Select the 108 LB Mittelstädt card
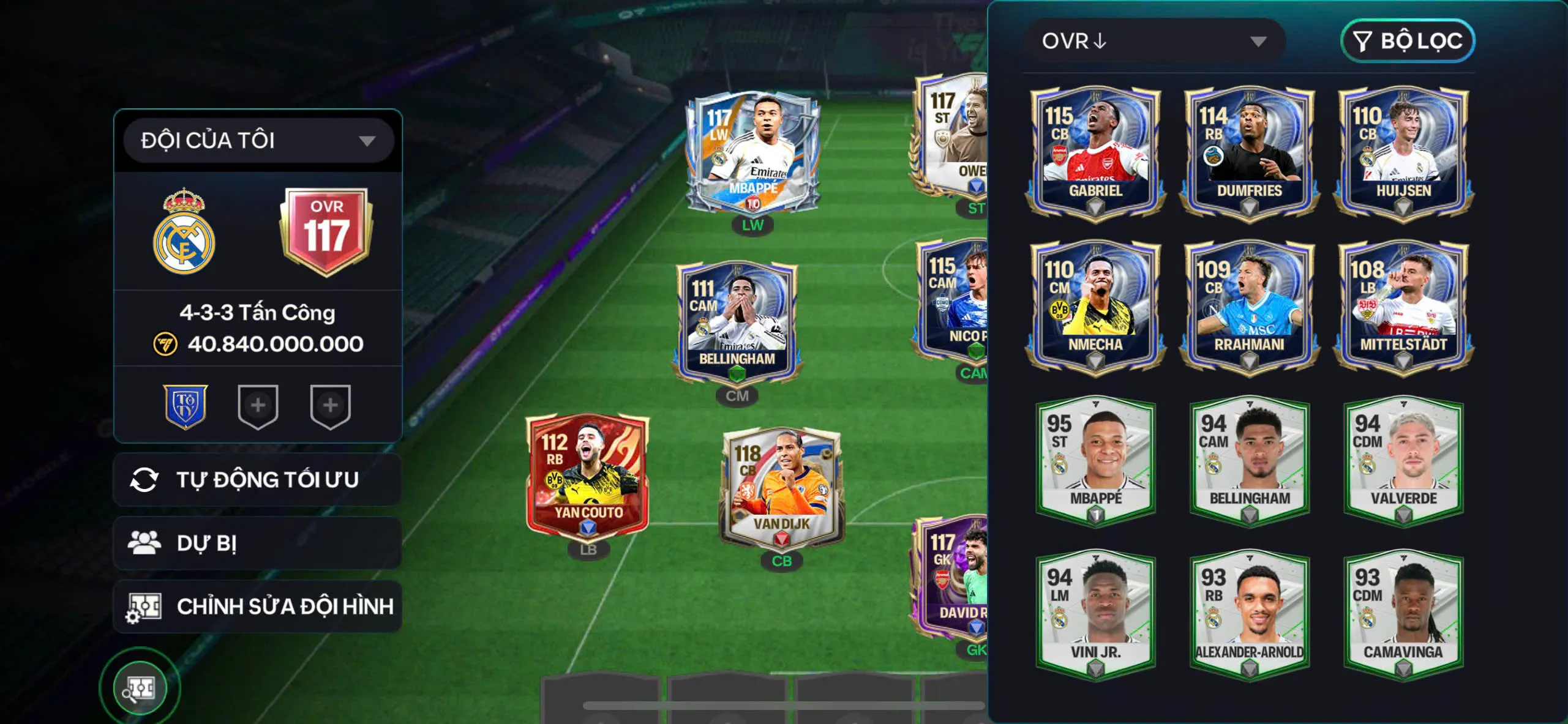The image size is (1568, 724). tap(1403, 304)
